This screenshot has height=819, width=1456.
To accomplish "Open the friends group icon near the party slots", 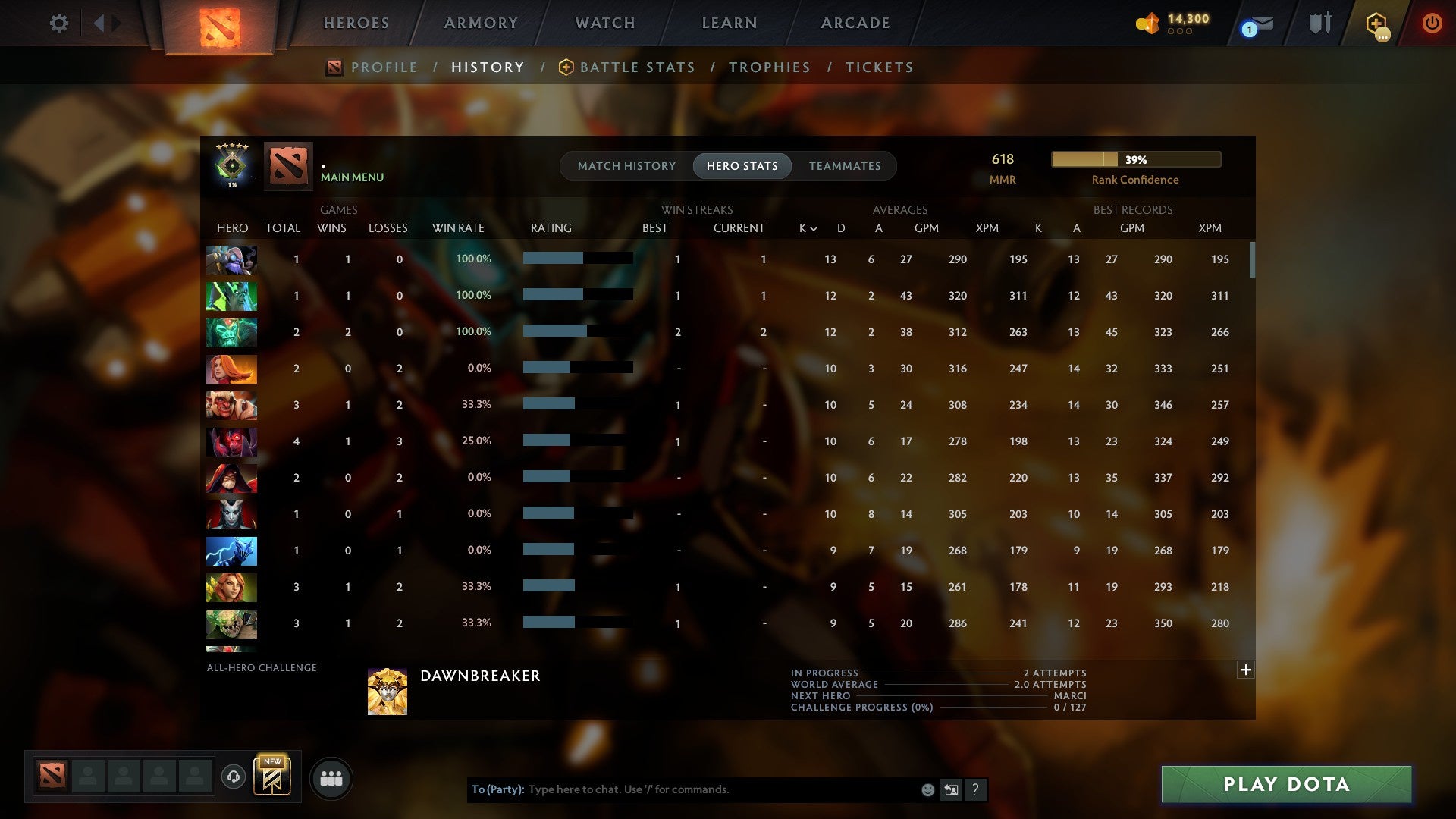I will pyautogui.click(x=331, y=778).
